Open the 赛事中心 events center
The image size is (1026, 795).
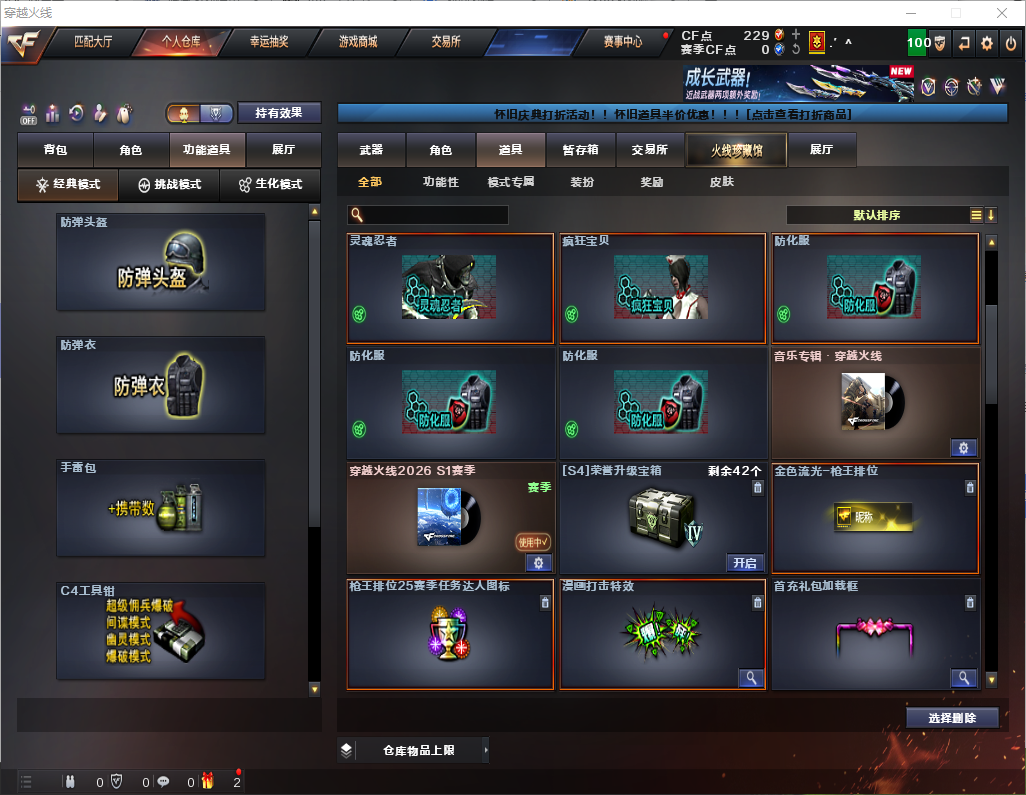pyautogui.click(x=622, y=42)
